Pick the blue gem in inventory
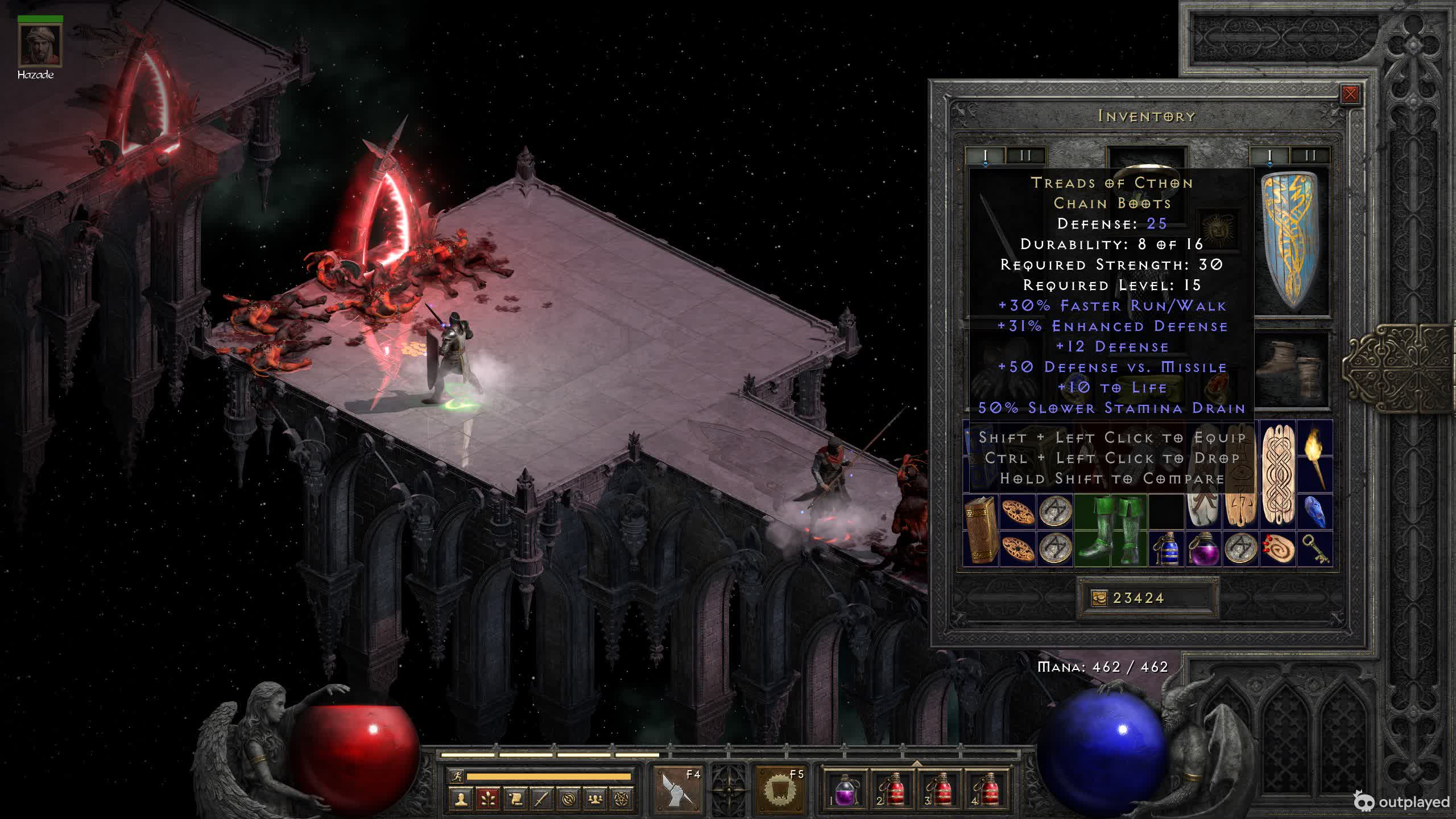The width and height of the screenshot is (1456, 819). [x=1315, y=512]
